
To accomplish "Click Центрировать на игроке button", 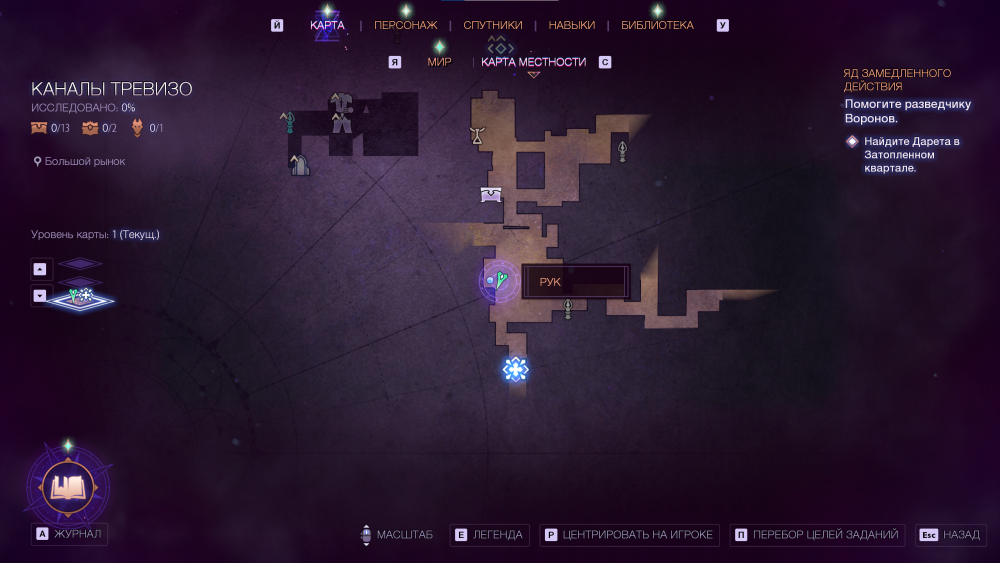I will pyautogui.click(x=629, y=535).
